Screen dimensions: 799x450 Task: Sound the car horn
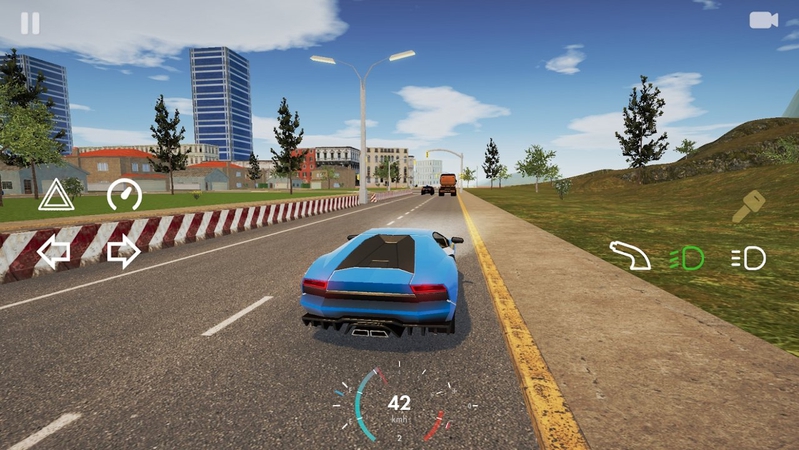(x=630, y=257)
